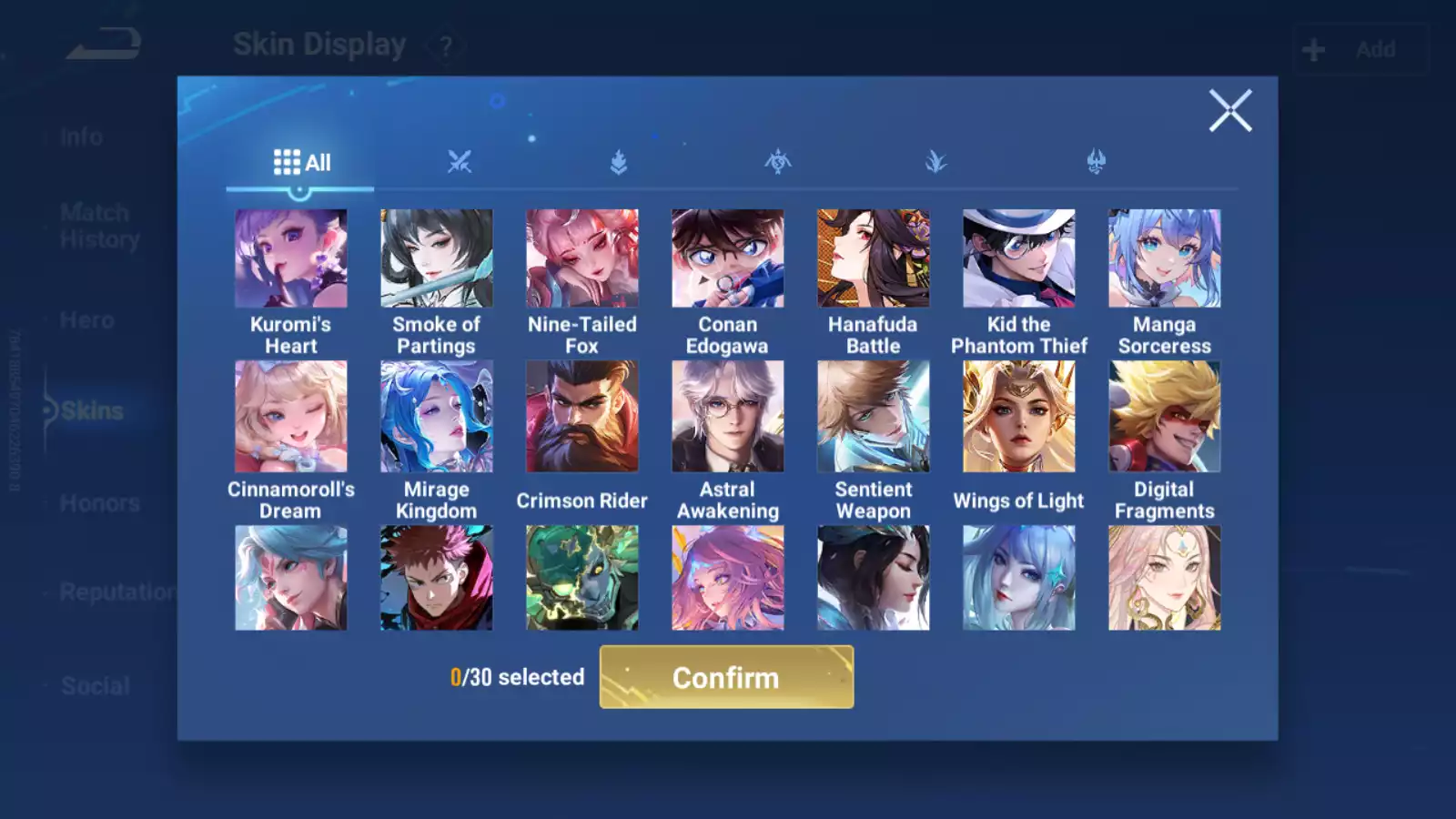This screenshot has width=1456, height=819.
Task: Select the Wings of Light skin
Action: coord(1018,417)
